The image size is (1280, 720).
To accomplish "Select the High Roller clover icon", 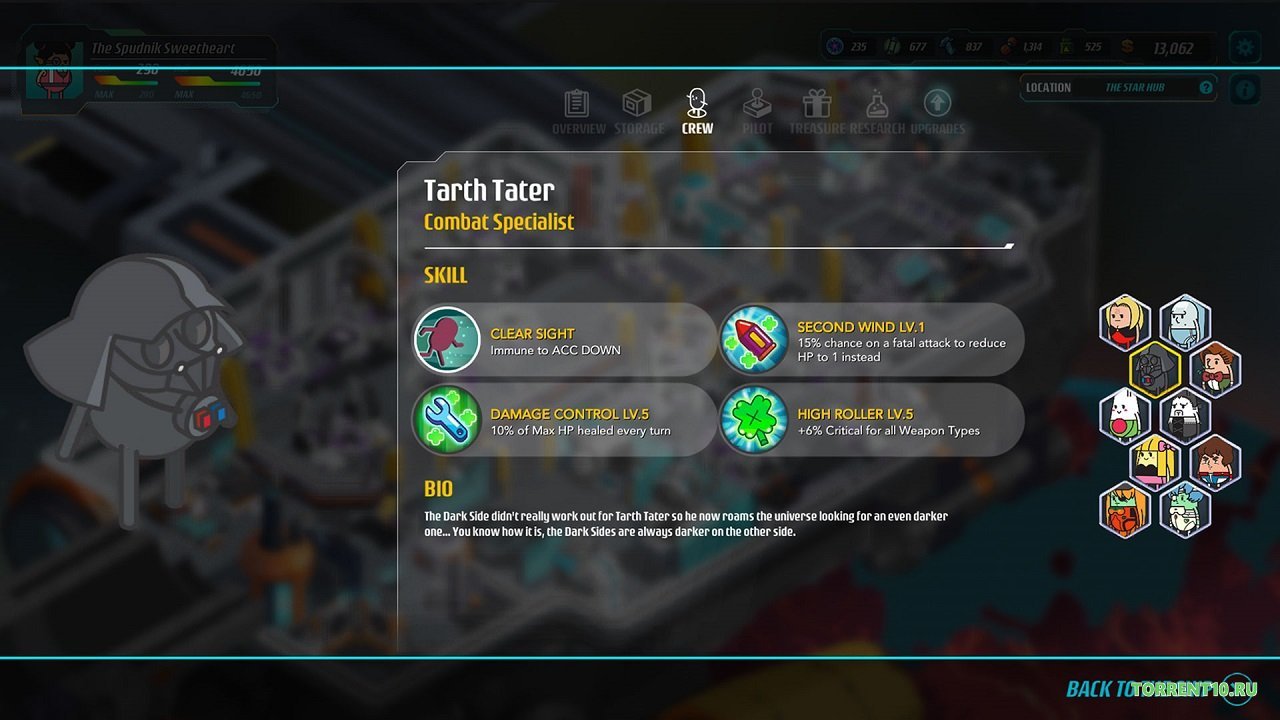I will click(754, 420).
